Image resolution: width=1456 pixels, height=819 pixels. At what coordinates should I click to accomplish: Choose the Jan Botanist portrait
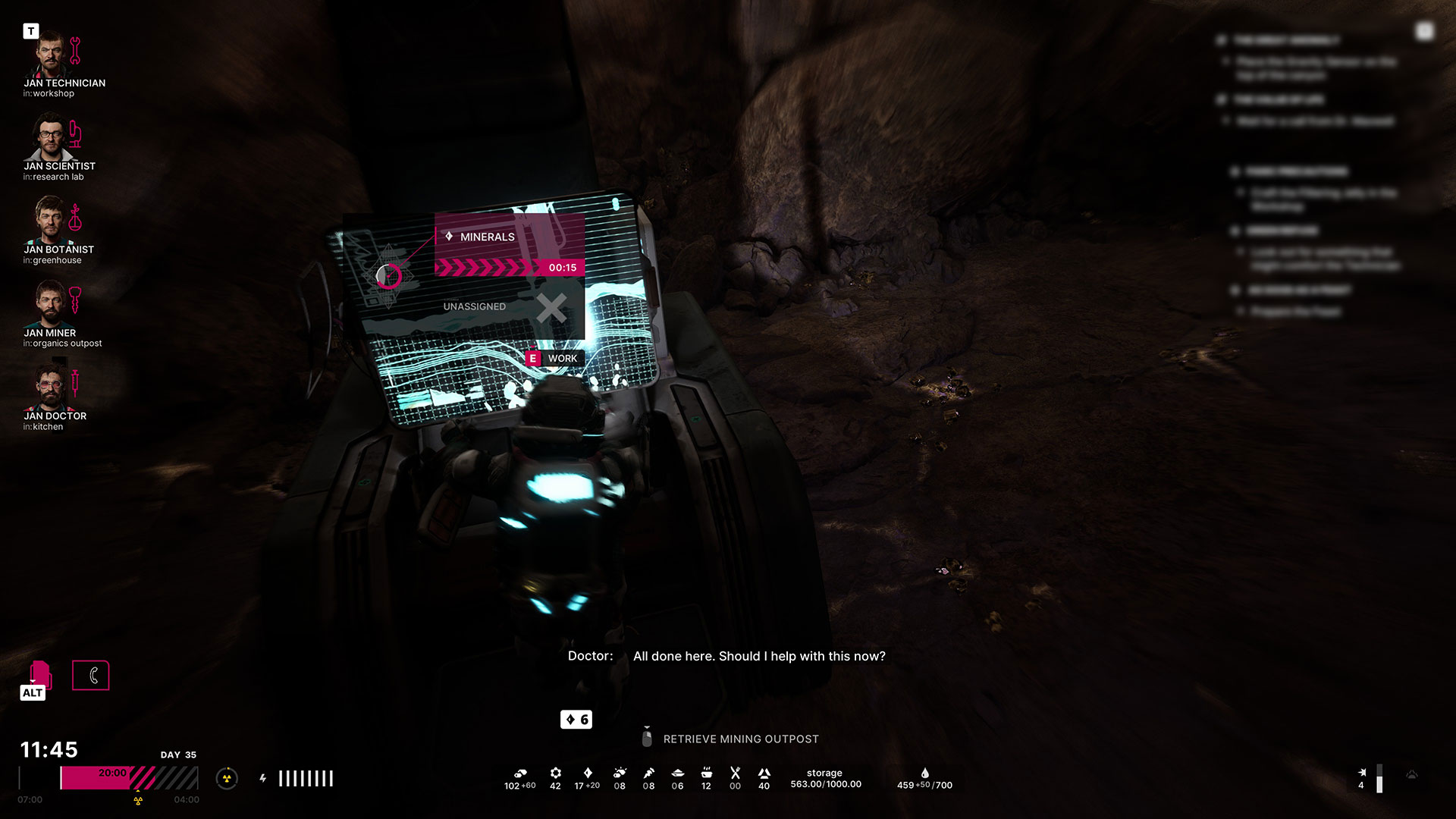pos(50,220)
